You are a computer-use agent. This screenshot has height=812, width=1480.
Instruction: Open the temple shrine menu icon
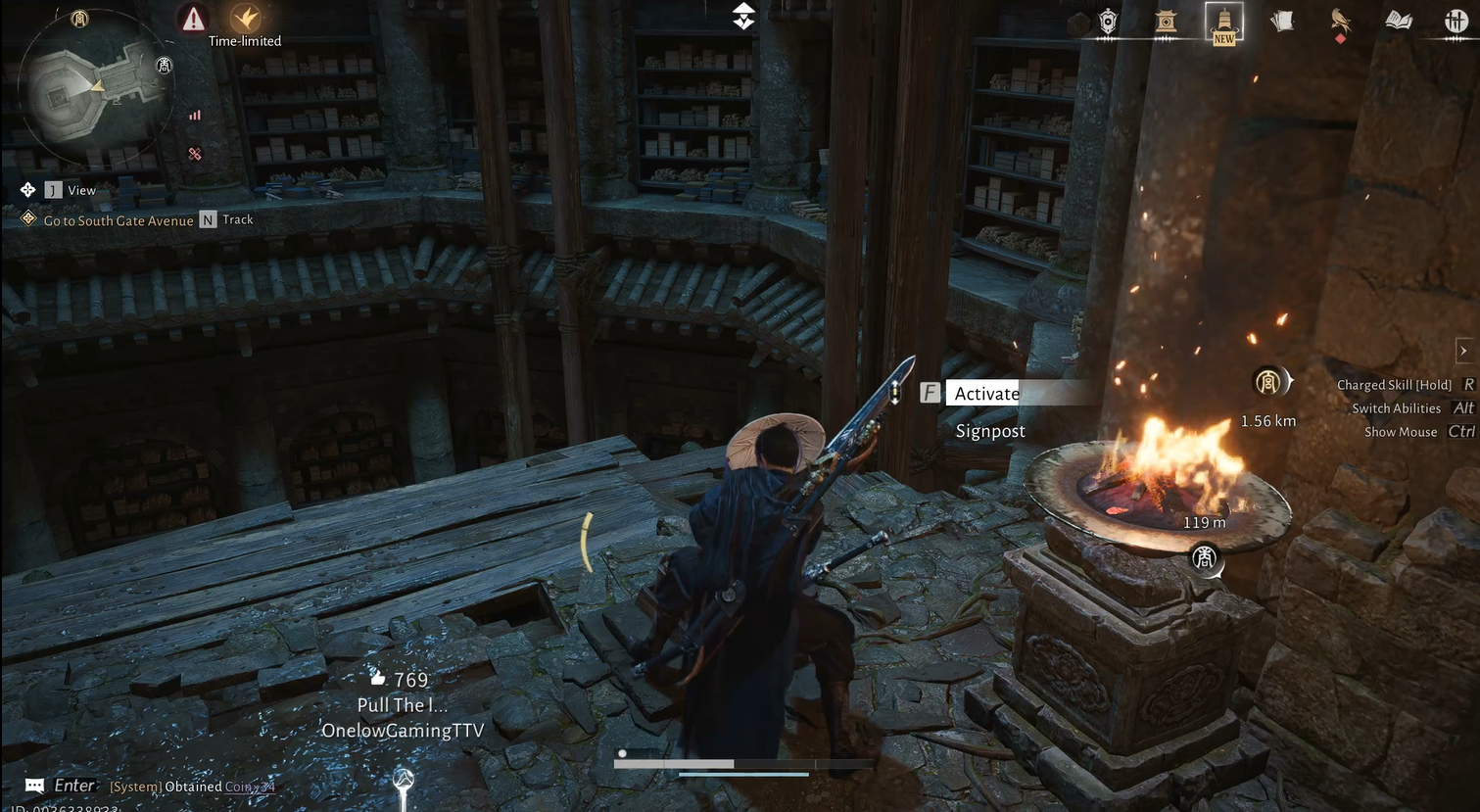click(1166, 22)
